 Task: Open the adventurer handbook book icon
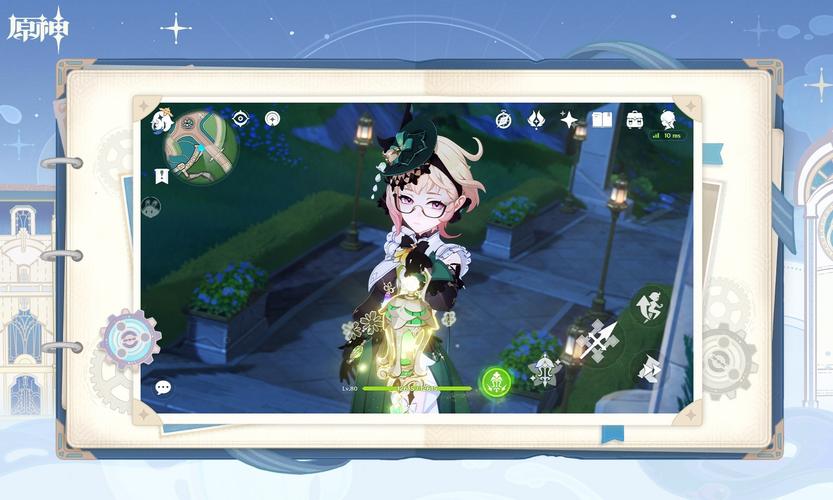(x=601, y=120)
